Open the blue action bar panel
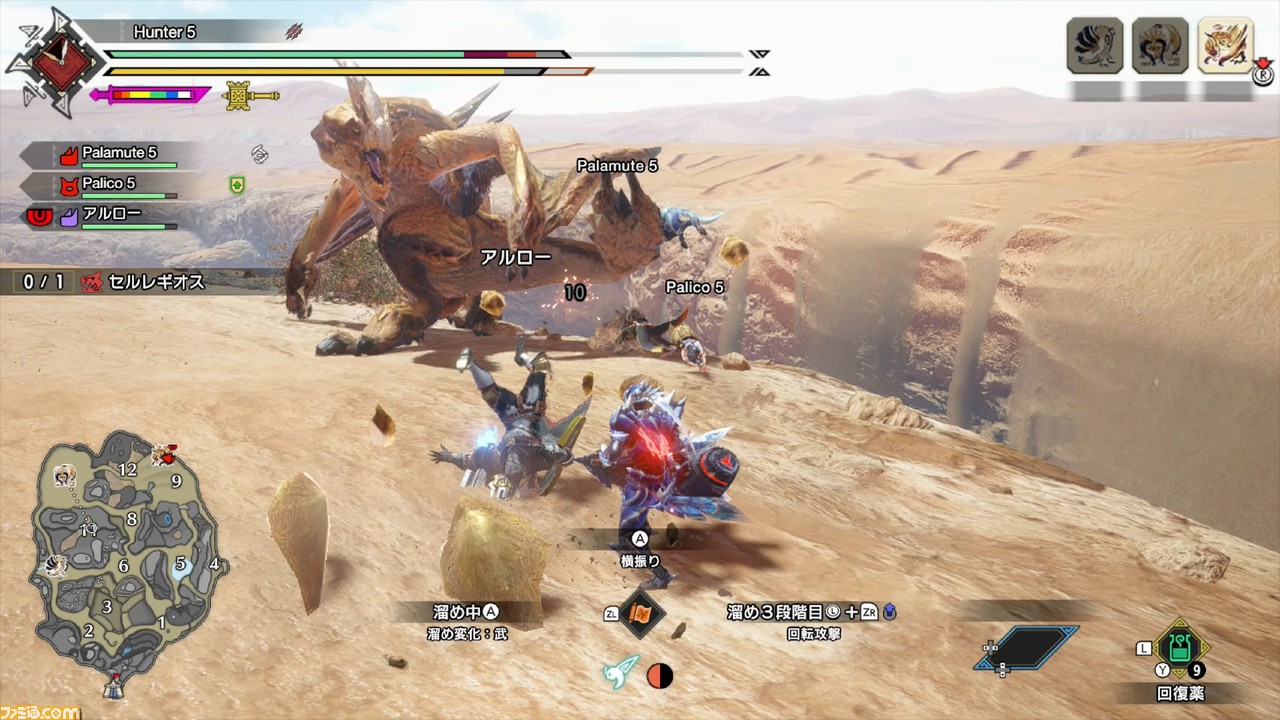Image resolution: width=1280 pixels, height=720 pixels. click(1027, 647)
